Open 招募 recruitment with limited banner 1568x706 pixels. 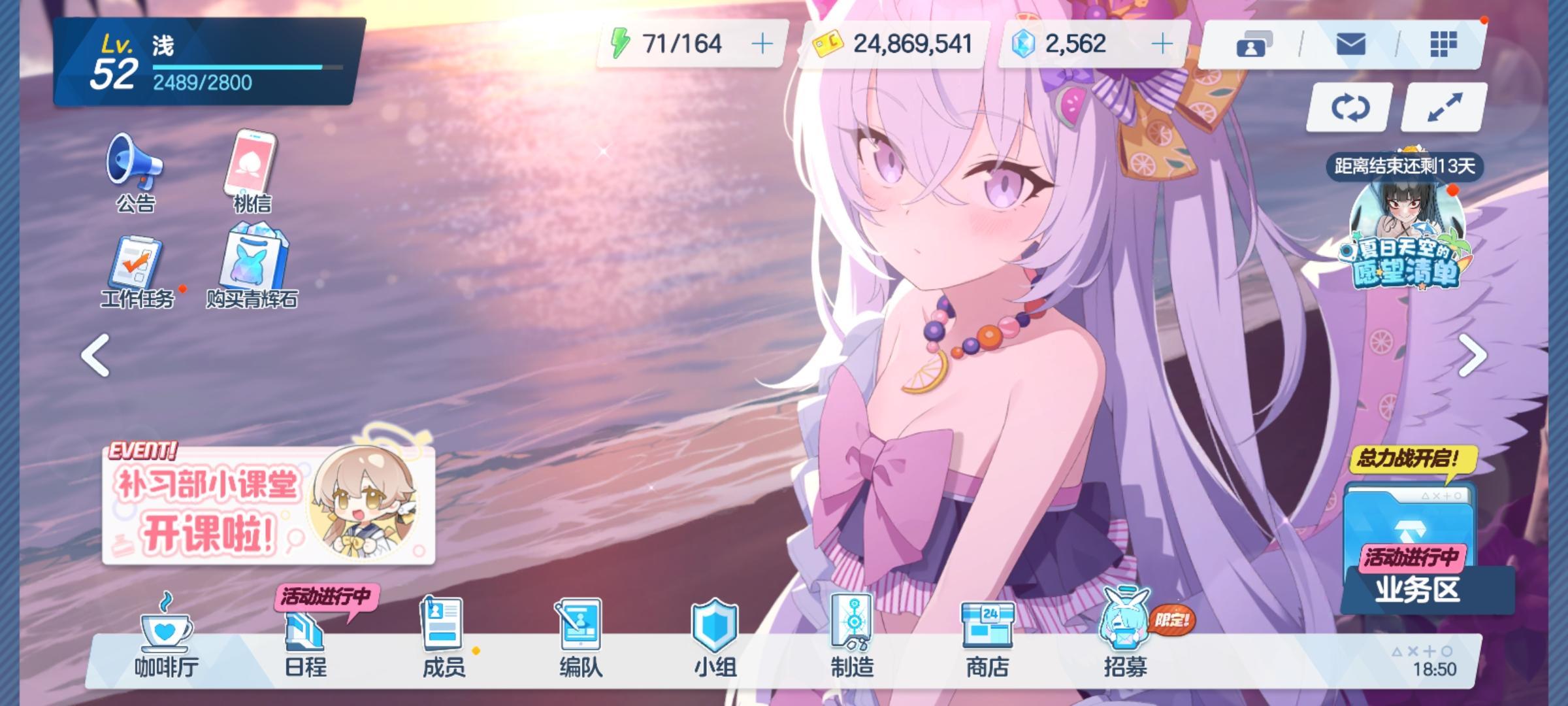point(1125,644)
